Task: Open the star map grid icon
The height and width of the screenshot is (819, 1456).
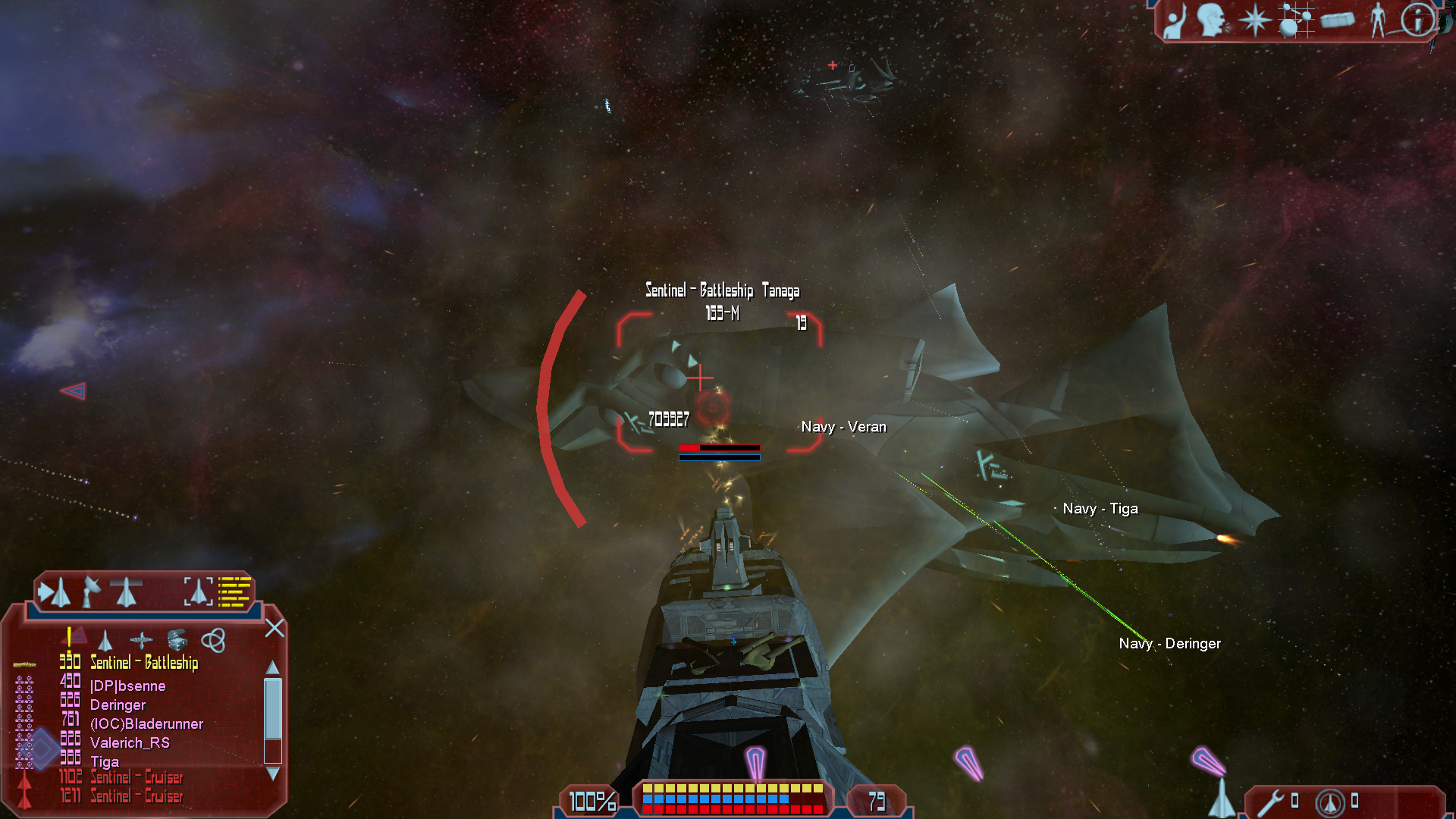Action: [1295, 20]
